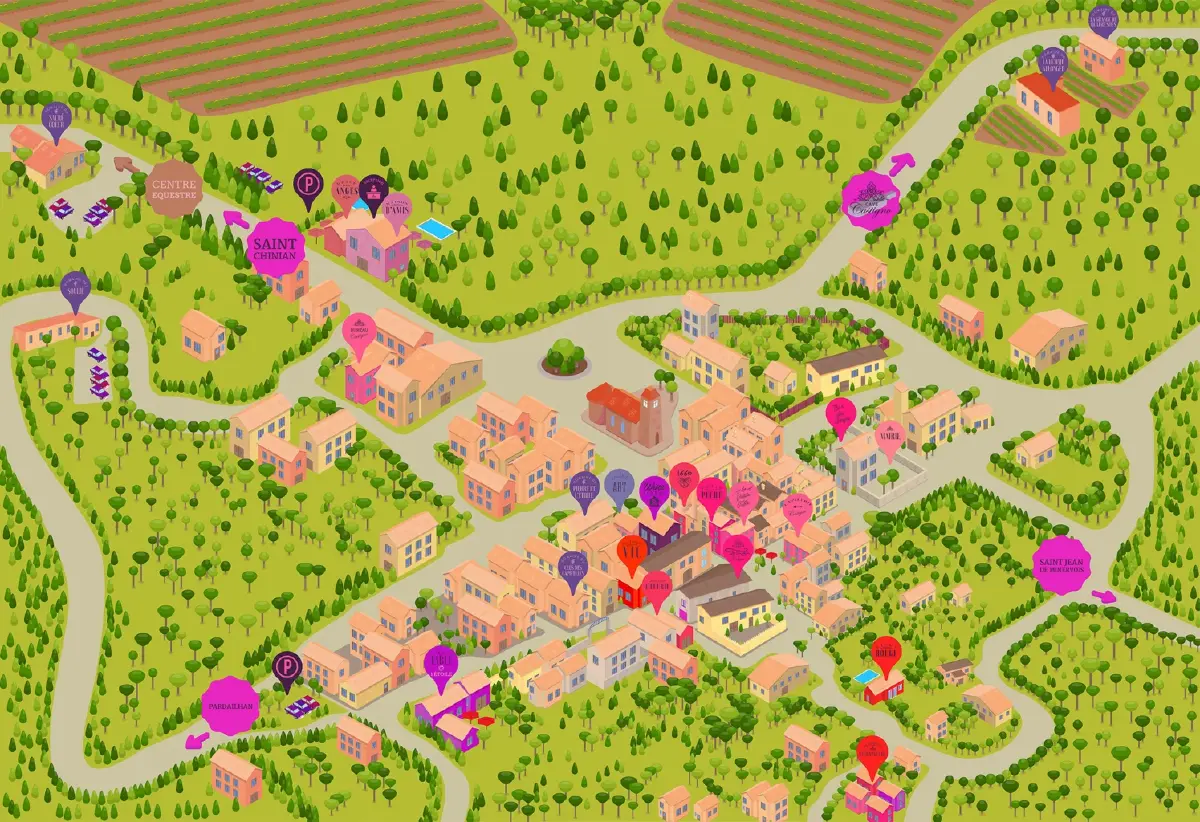This screenshot has width=1200, height=822.
Task: Select the Anges map pin
Action: pyautogui.click(x=346, y=190)
